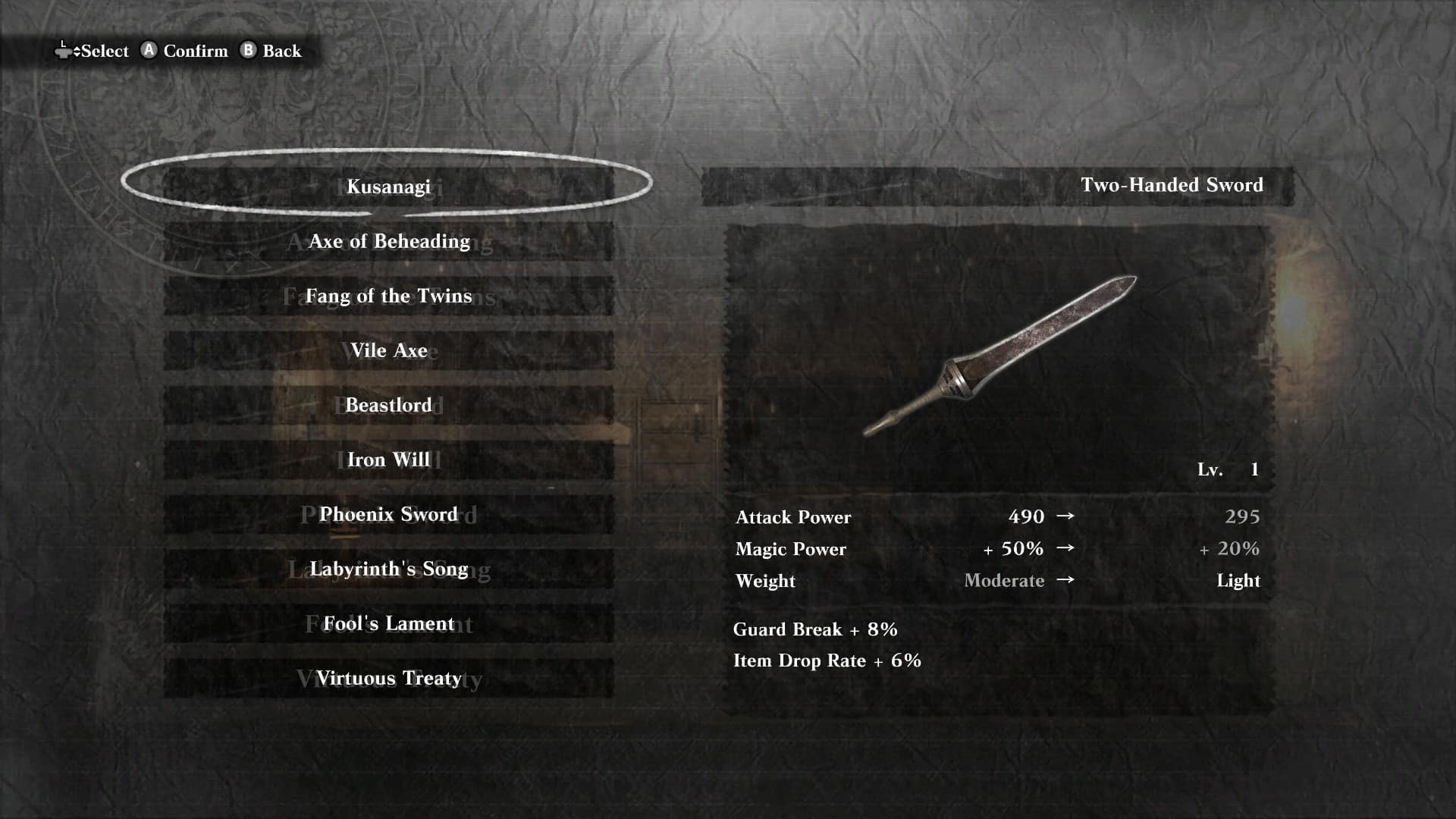The width and height of the screenshot is (1456, 819).
Task: Choose Virtuous Treaty from the list
Action: pyautogui.click(x=388, y=678)
